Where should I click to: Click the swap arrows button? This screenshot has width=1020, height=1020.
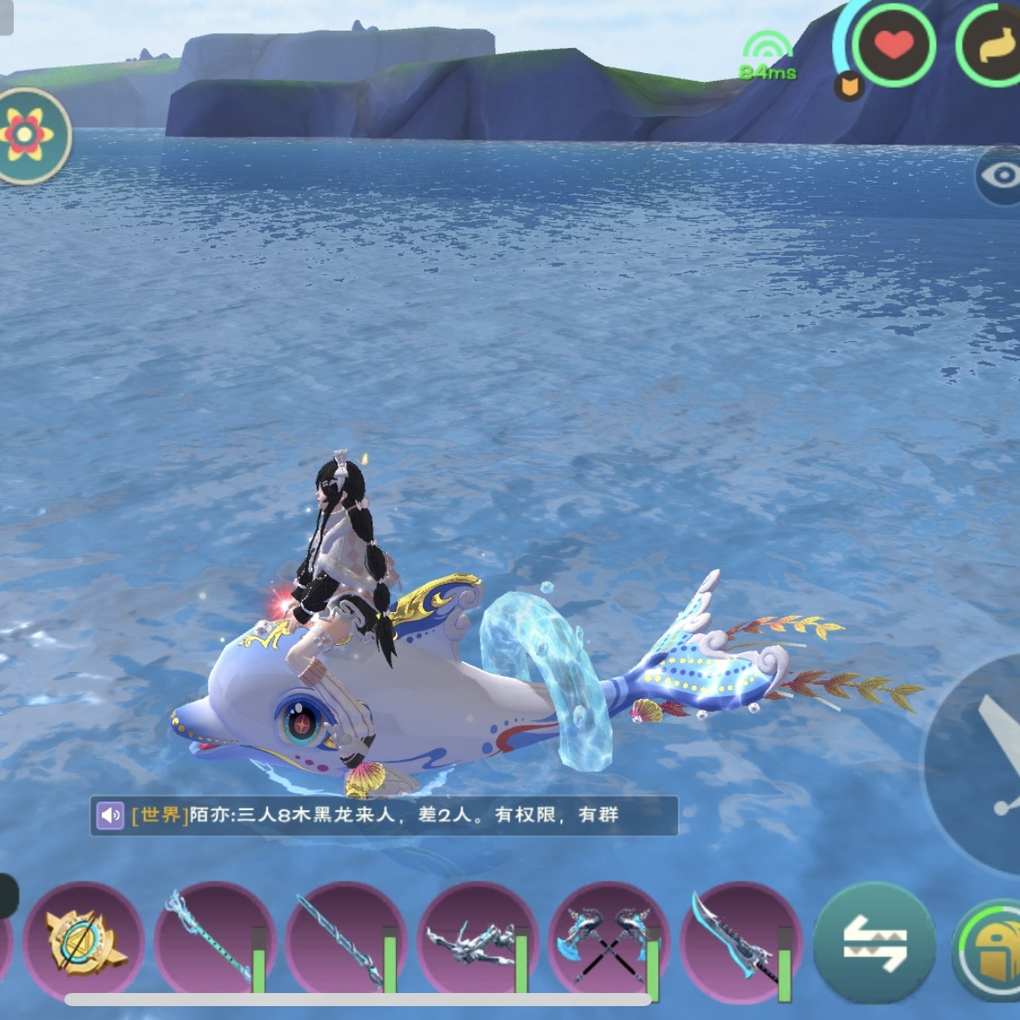(x=874, y=942)
